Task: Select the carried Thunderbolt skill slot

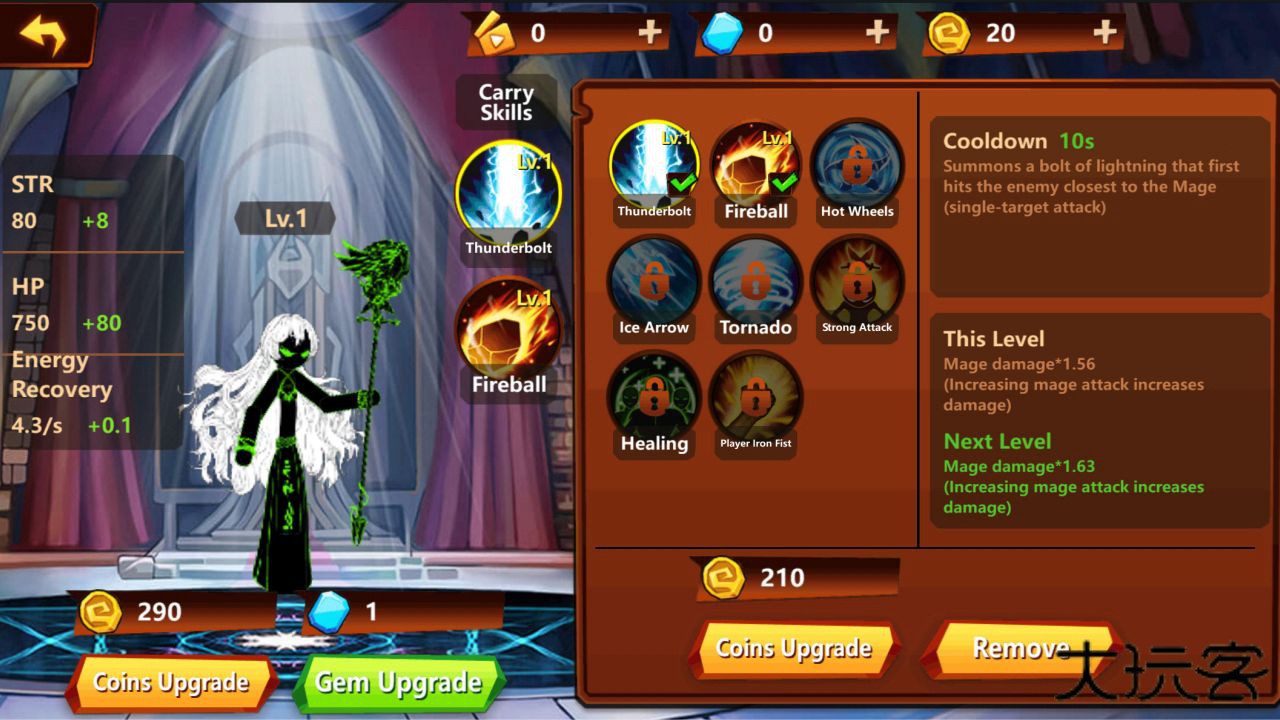Action: click(x=508, y=193)
